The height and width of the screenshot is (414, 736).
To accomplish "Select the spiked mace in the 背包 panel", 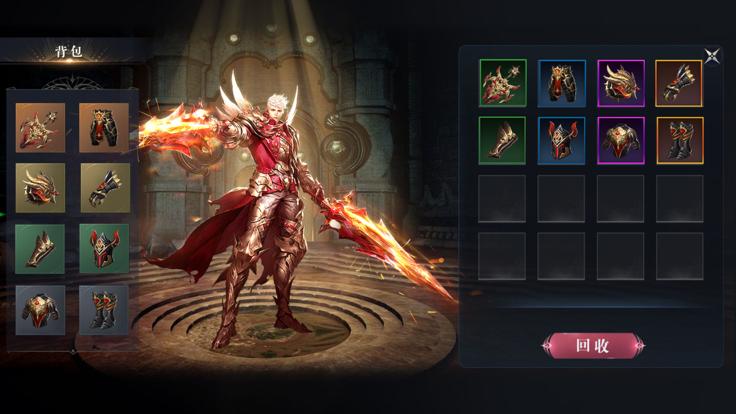I will pos(40,127).
